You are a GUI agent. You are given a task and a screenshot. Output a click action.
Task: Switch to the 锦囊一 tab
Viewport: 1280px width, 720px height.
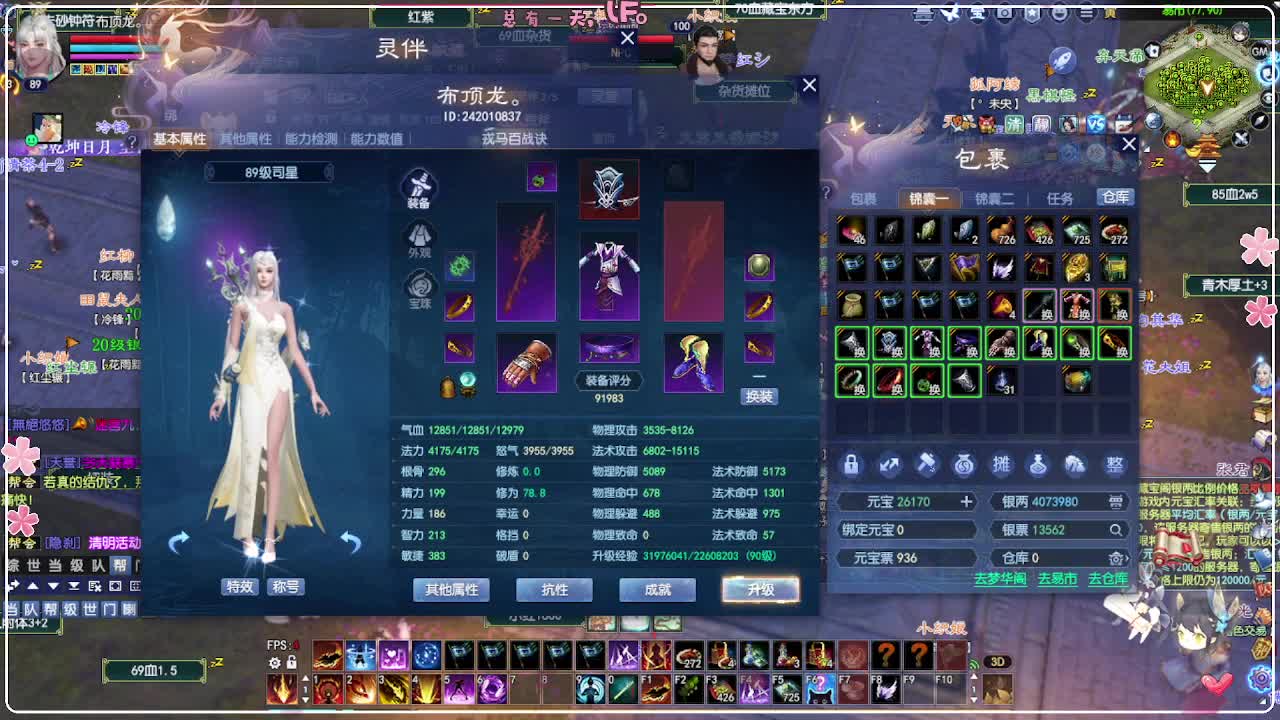928,198
